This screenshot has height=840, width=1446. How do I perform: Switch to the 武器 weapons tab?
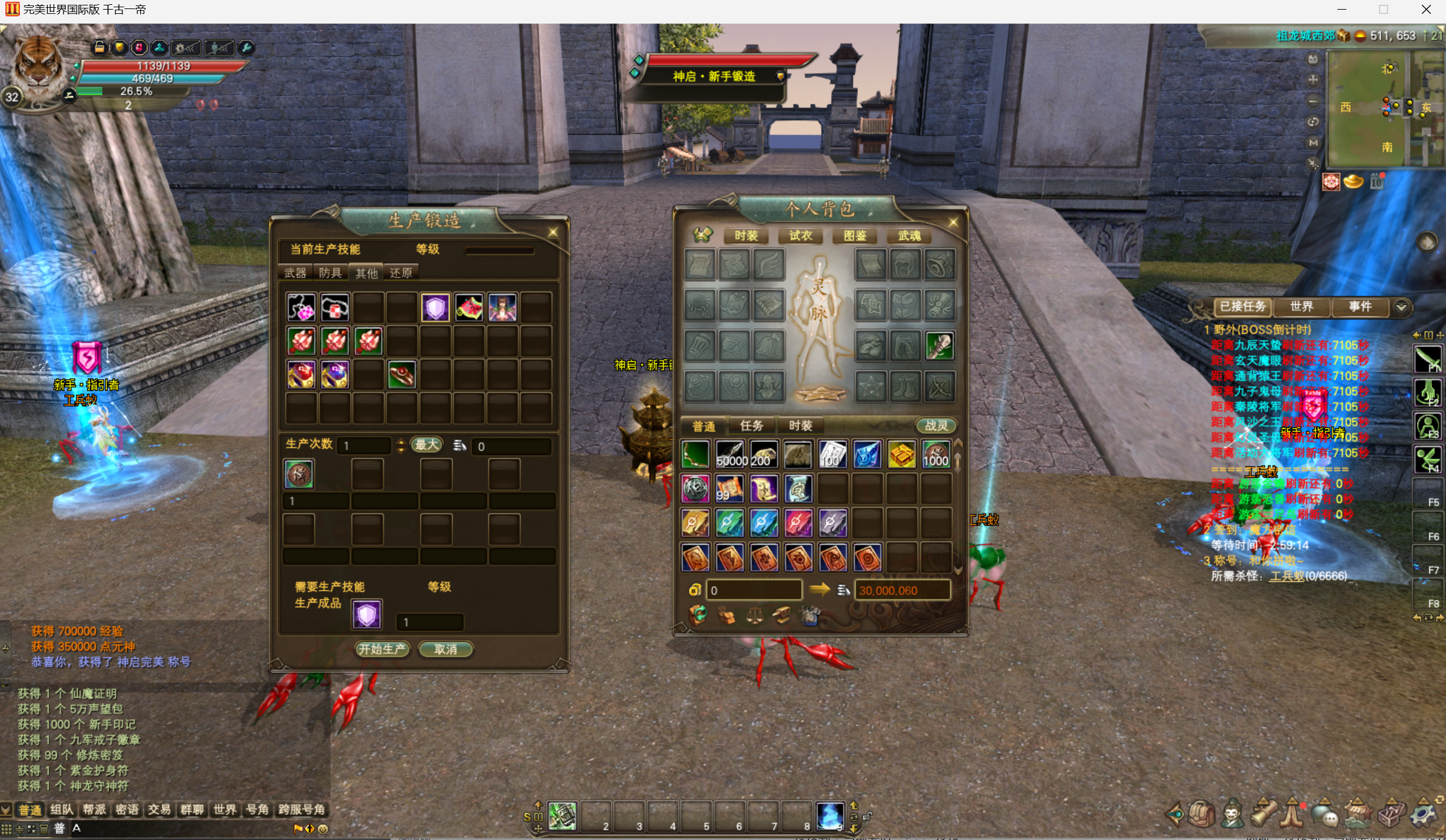pos(295,273)
